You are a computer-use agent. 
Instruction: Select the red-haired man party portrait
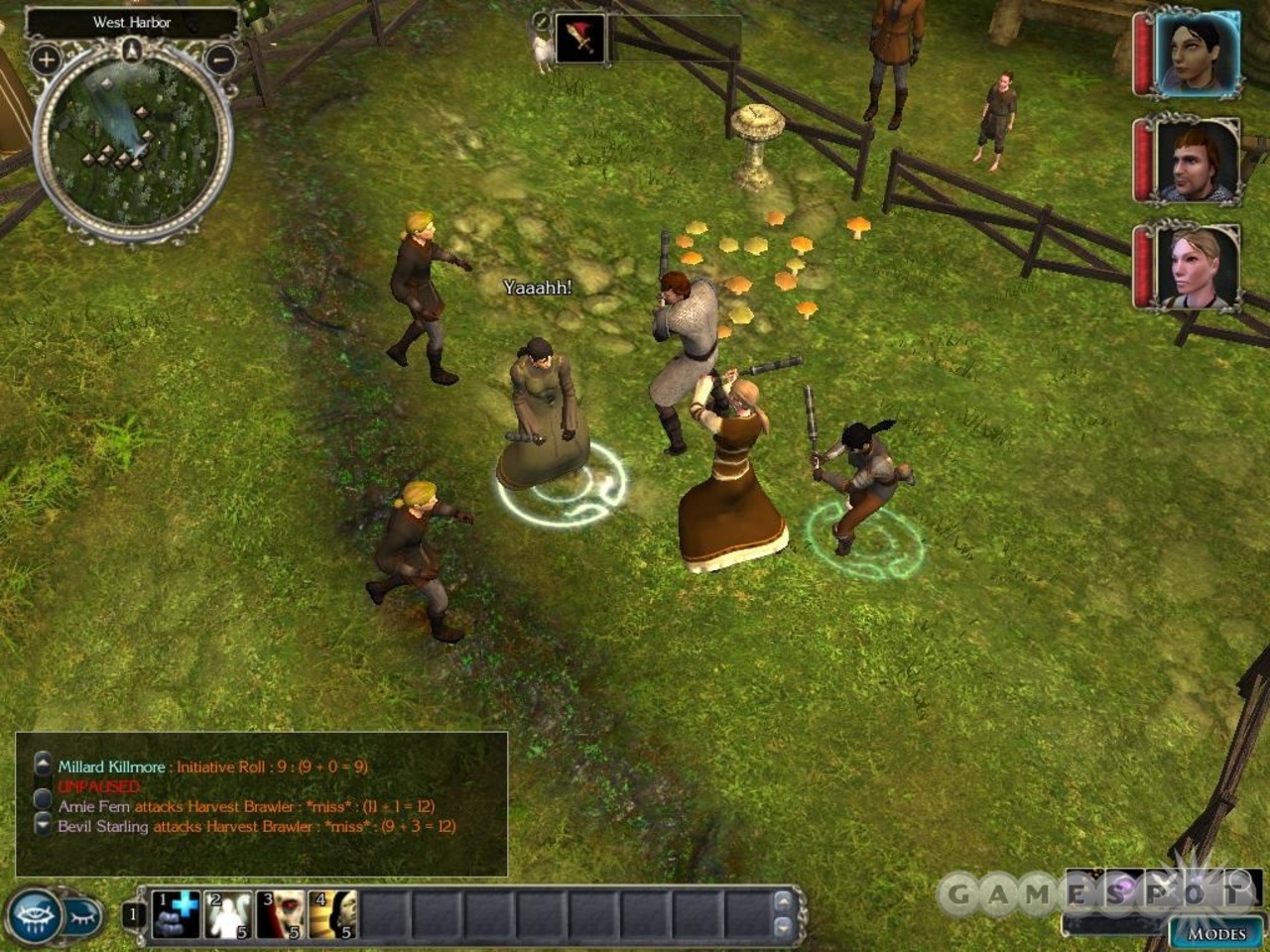(x=1196, y=161)
